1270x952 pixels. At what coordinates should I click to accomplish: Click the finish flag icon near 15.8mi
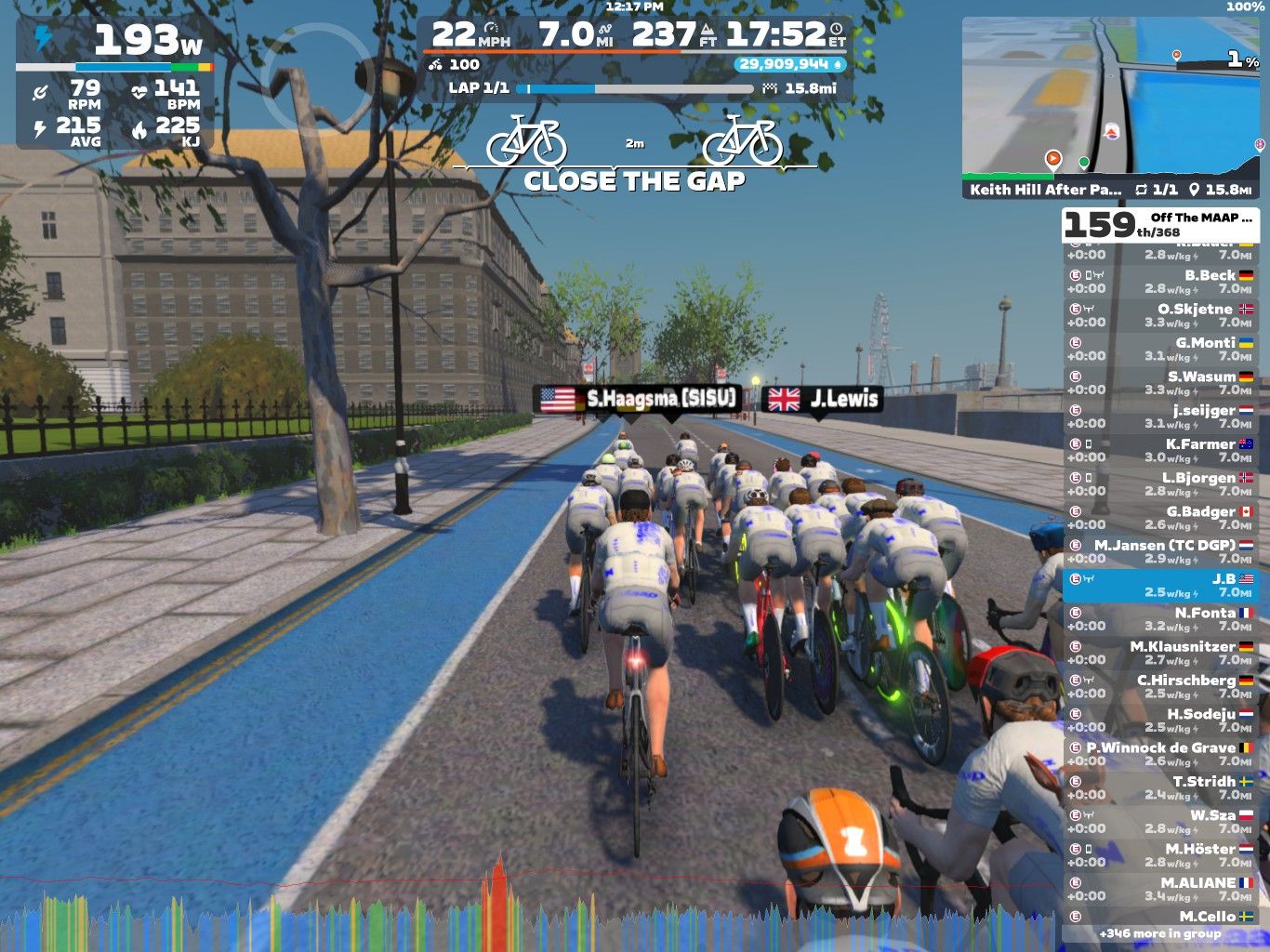click(769, 89)
